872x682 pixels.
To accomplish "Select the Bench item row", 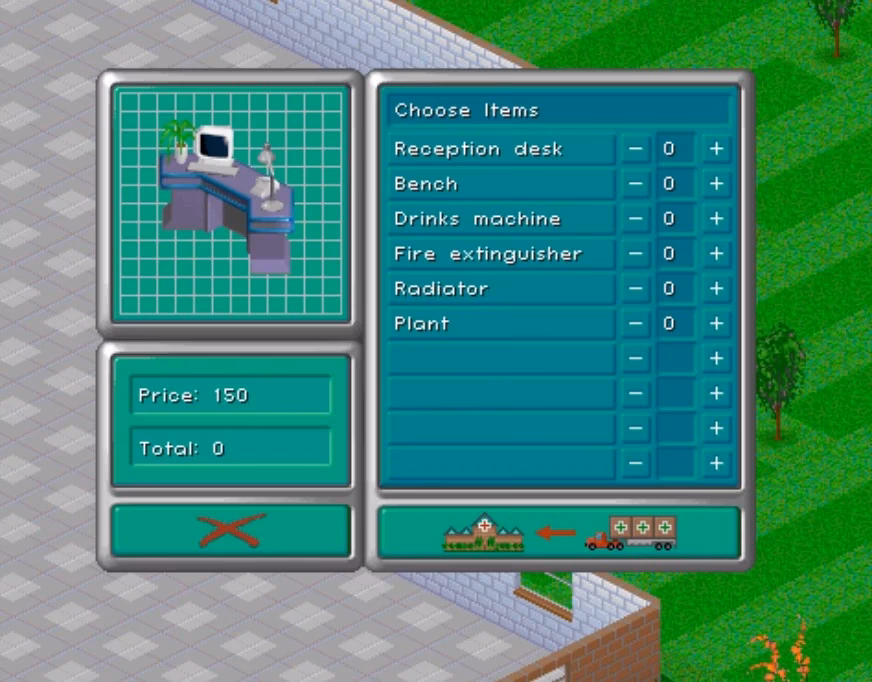I will pos(500,184).
